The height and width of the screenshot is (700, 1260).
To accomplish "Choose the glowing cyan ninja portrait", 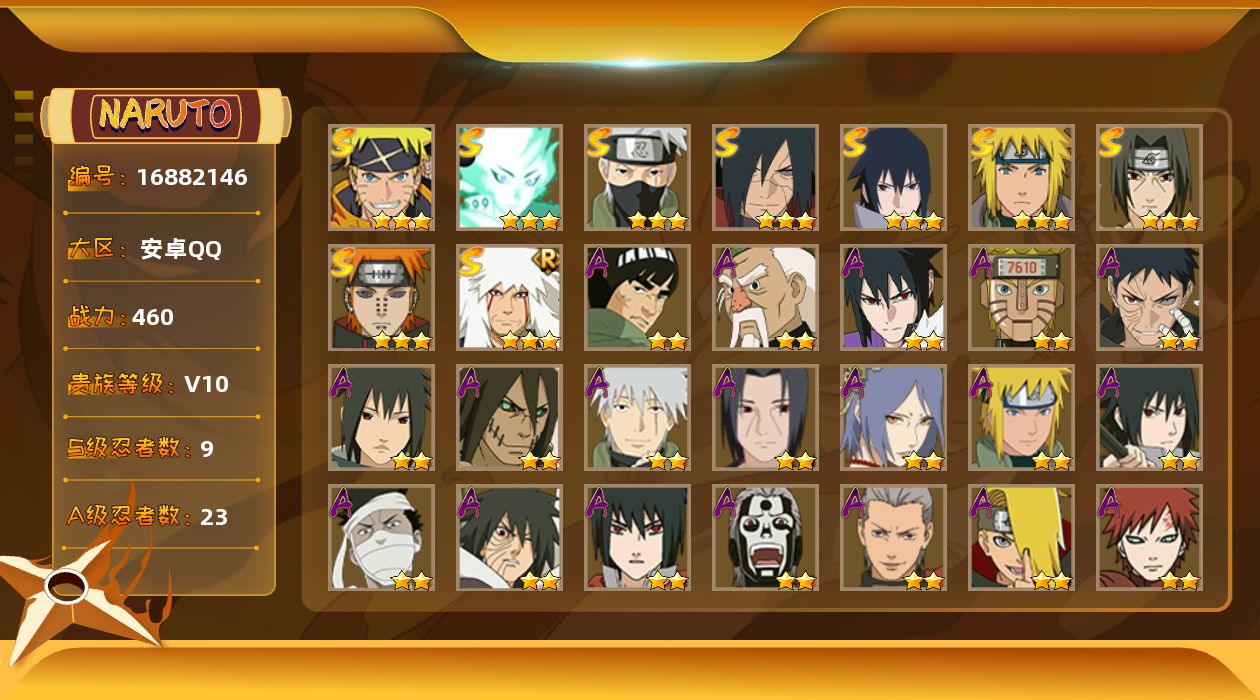I will pyautogui.click(x=509, y=177).
